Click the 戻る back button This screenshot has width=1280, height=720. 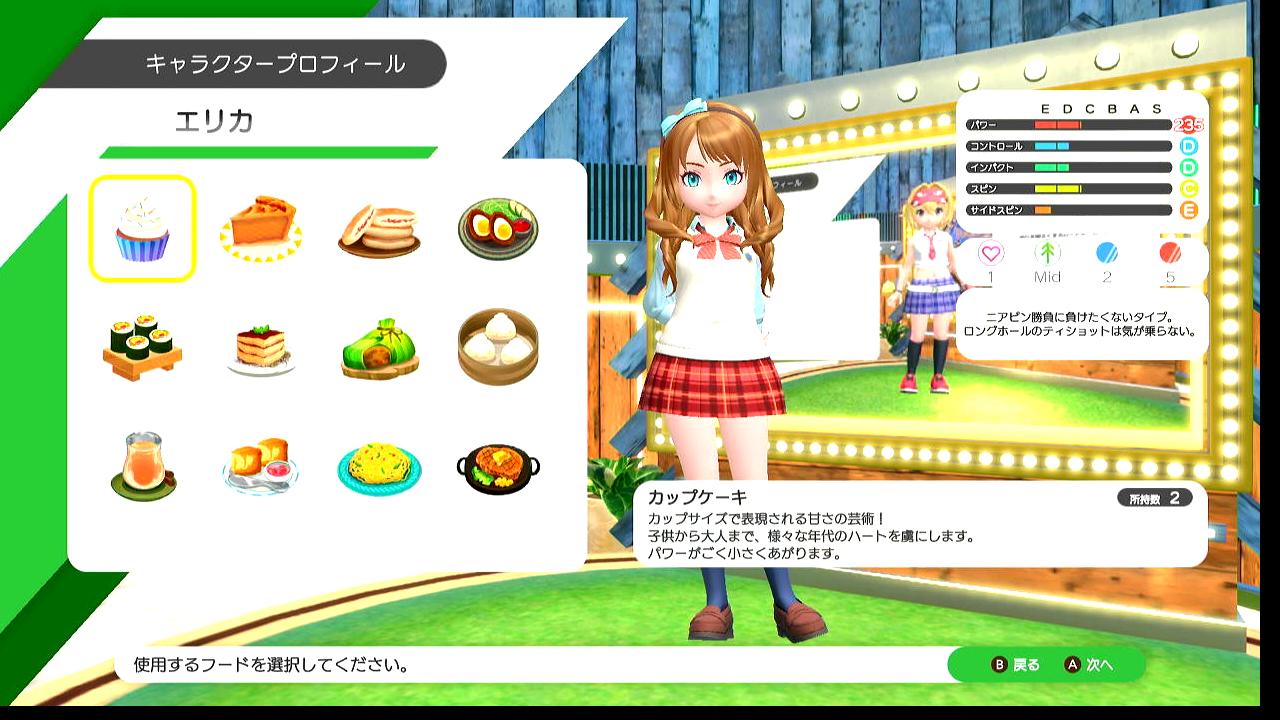tap(1015, 665)
